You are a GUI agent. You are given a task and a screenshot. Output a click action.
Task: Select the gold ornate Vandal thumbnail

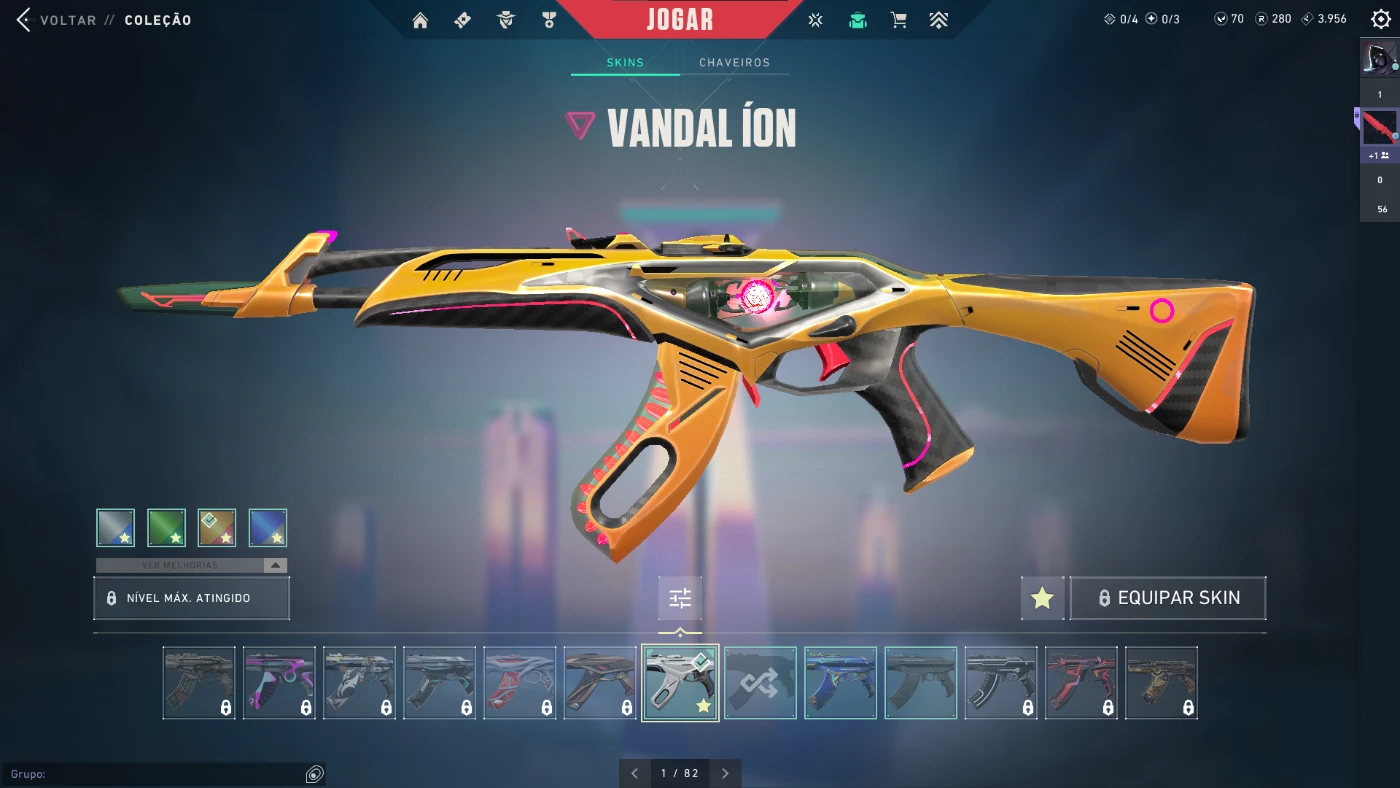tap(1161, 683)
